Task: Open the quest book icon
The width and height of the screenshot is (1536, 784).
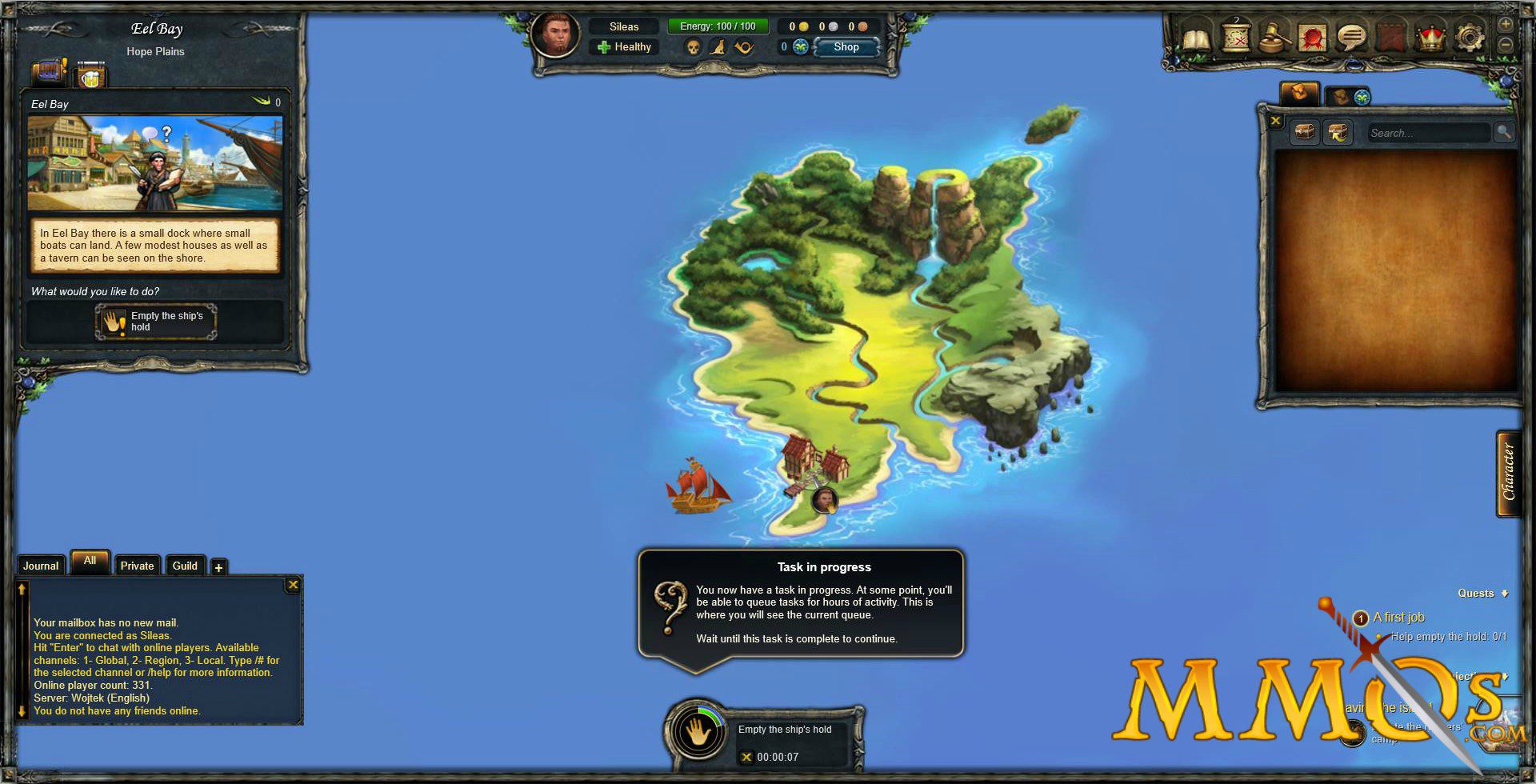Action: [1197, 37]
